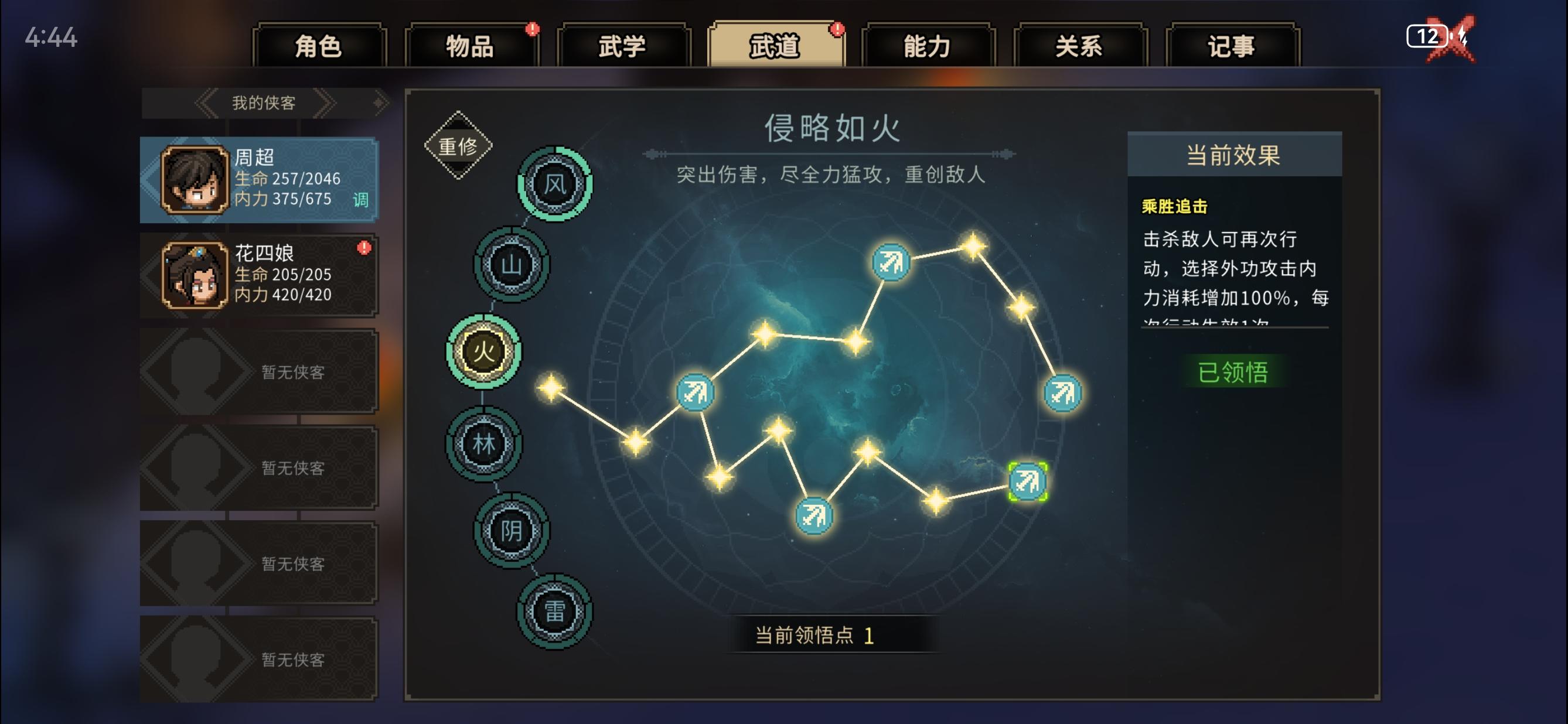Select the 山 (Mountain) element node
1568x724 pixels.
513,262
